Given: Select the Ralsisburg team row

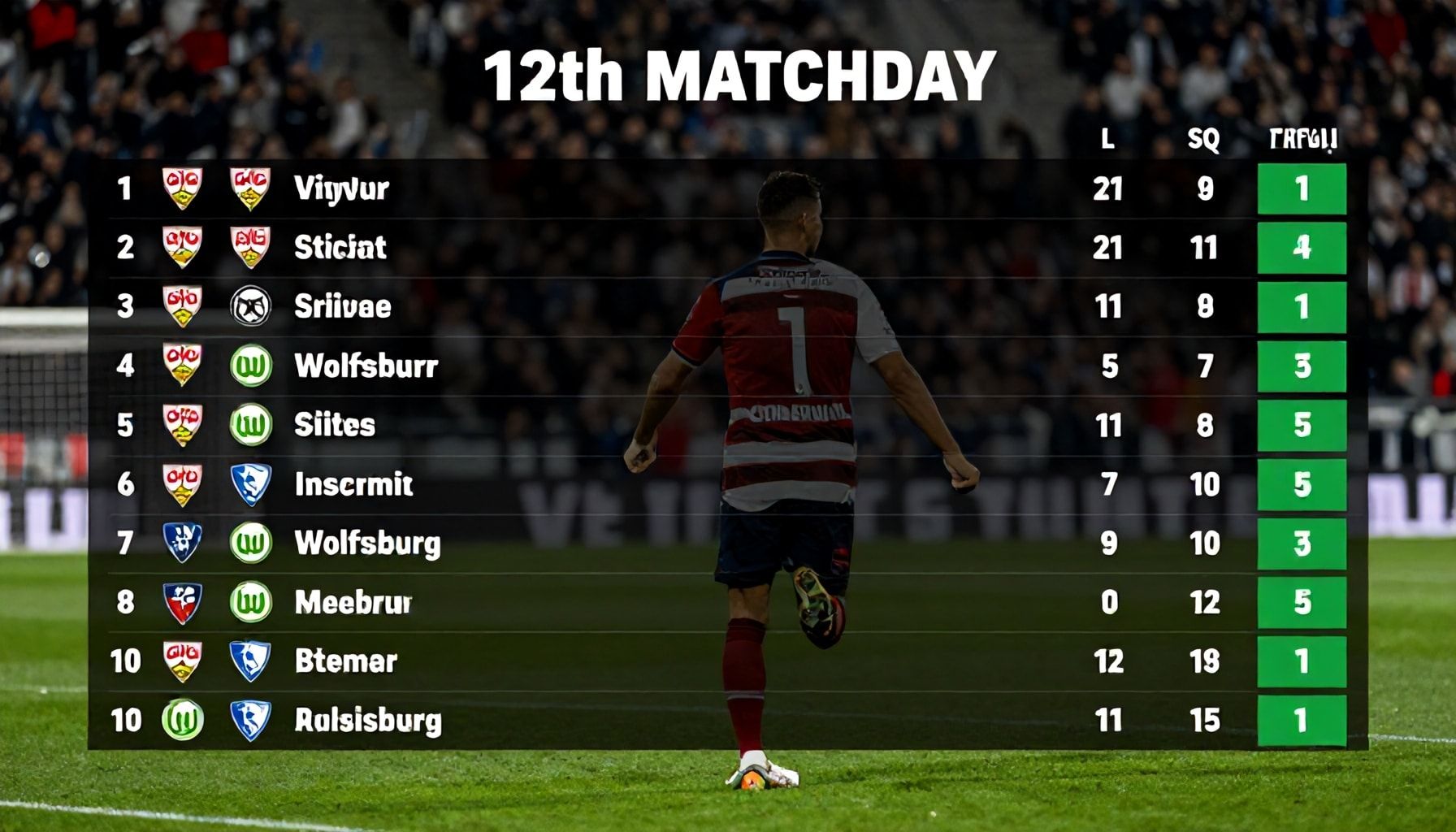Looking at the screenshot, I should [x=367, y=721].
